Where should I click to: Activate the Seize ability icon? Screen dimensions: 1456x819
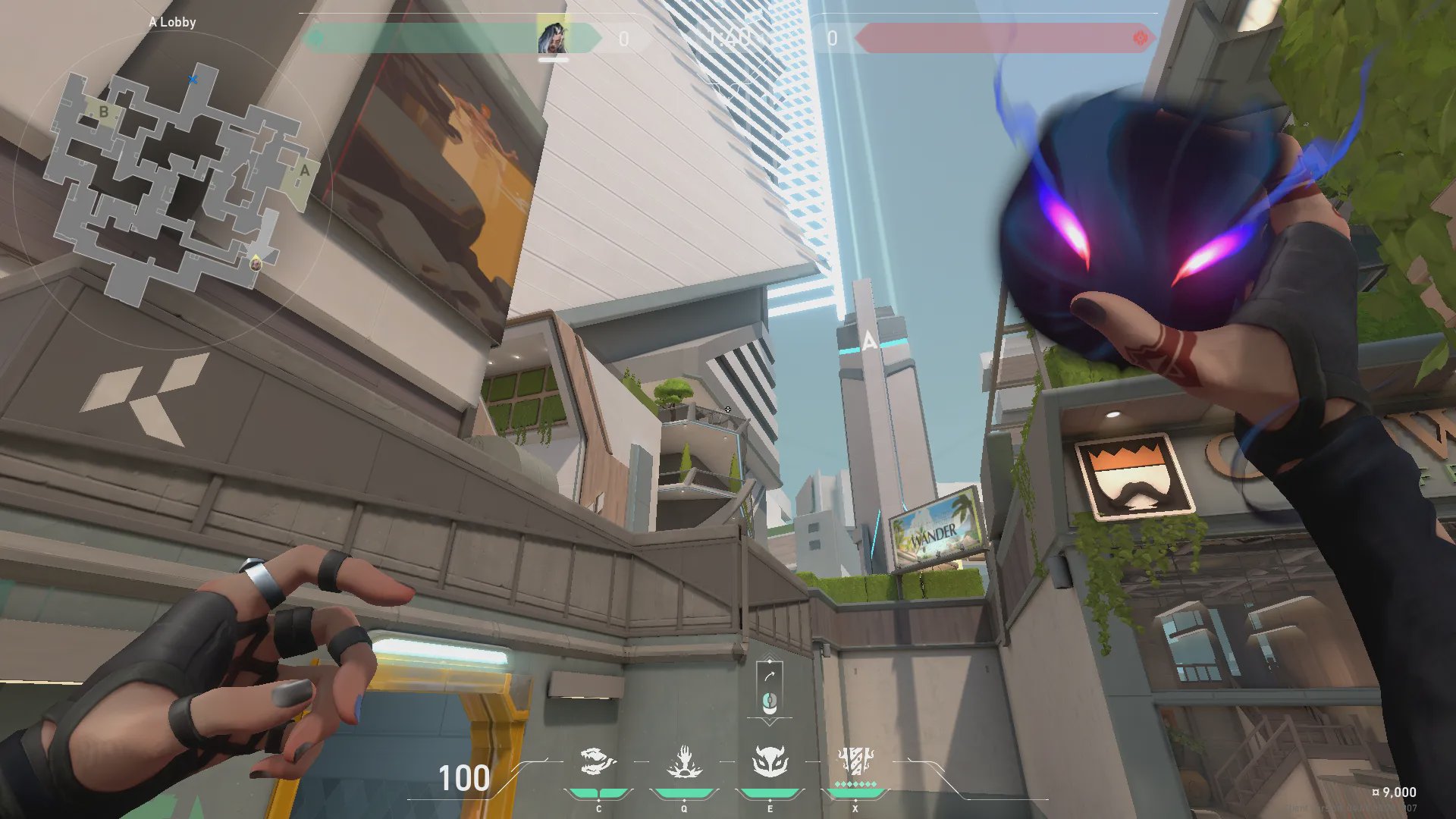click(684, 762)
